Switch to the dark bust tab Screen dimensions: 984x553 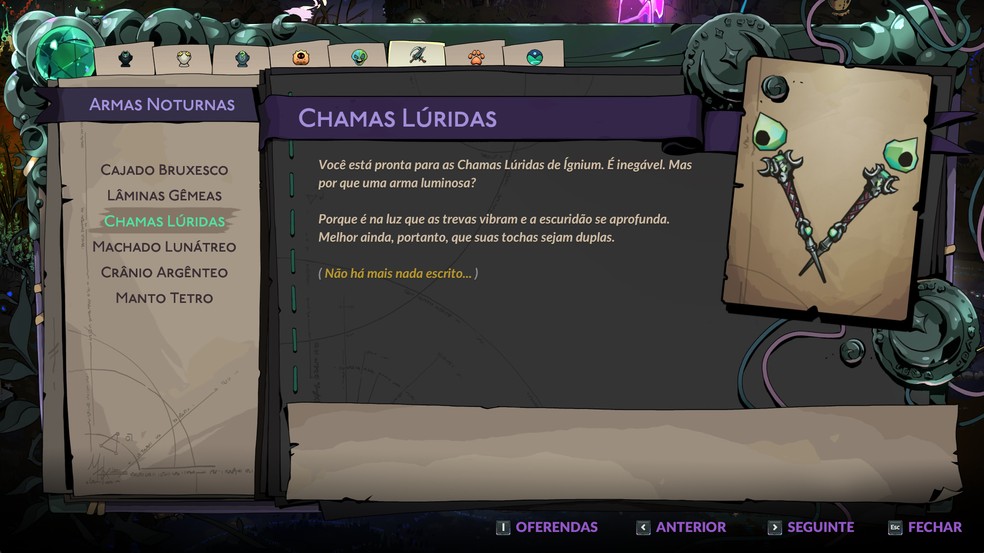[125, 58]
